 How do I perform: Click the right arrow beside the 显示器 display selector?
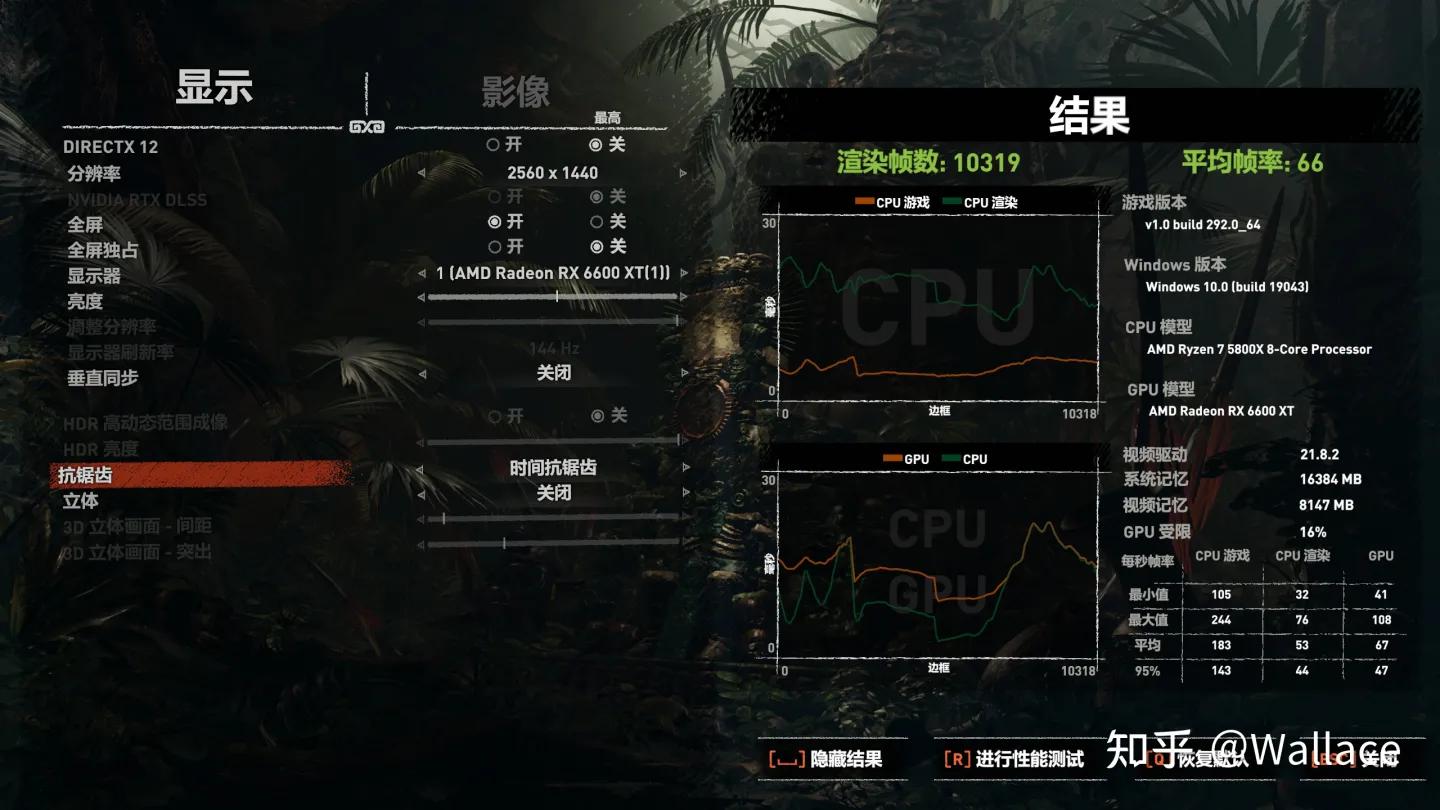[x=685, y=272]
